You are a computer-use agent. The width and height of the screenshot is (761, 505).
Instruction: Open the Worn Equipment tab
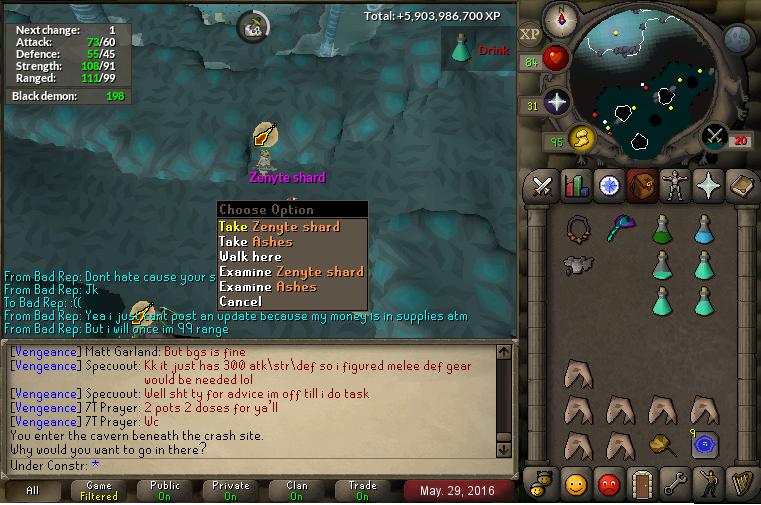[675, 186]
